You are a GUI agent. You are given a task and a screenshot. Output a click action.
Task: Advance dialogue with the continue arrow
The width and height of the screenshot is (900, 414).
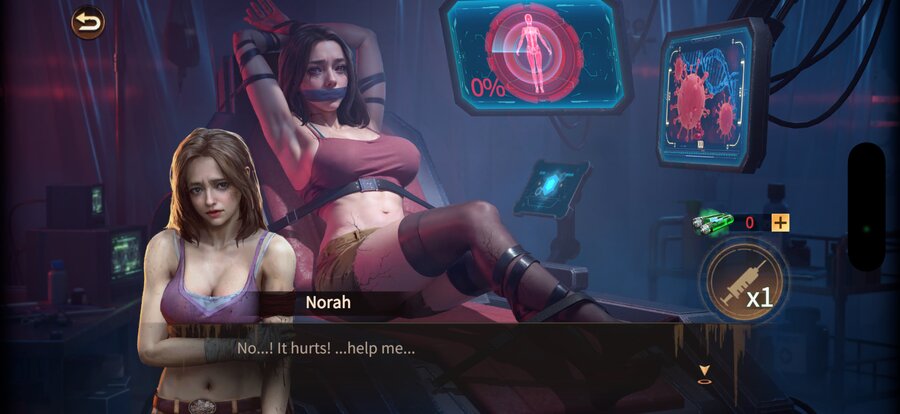pos(705,373)
